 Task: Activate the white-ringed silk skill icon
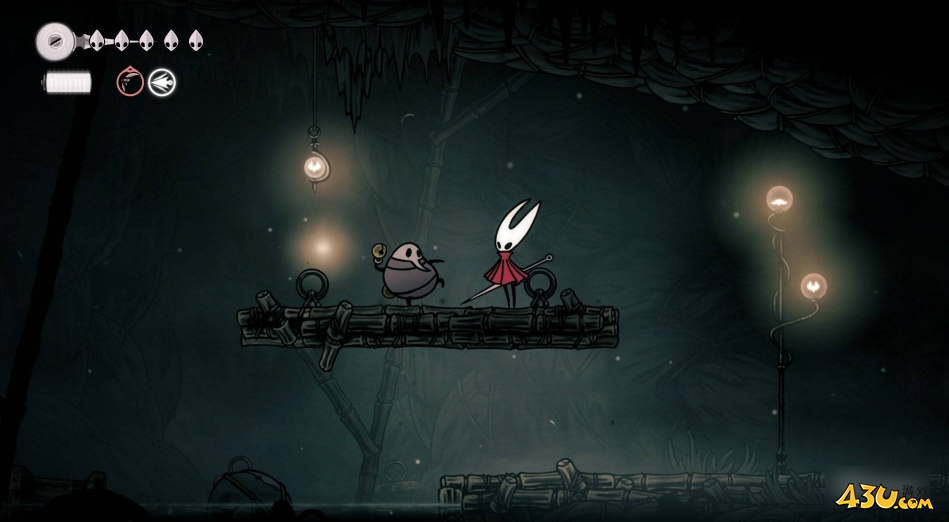[162, 82]
